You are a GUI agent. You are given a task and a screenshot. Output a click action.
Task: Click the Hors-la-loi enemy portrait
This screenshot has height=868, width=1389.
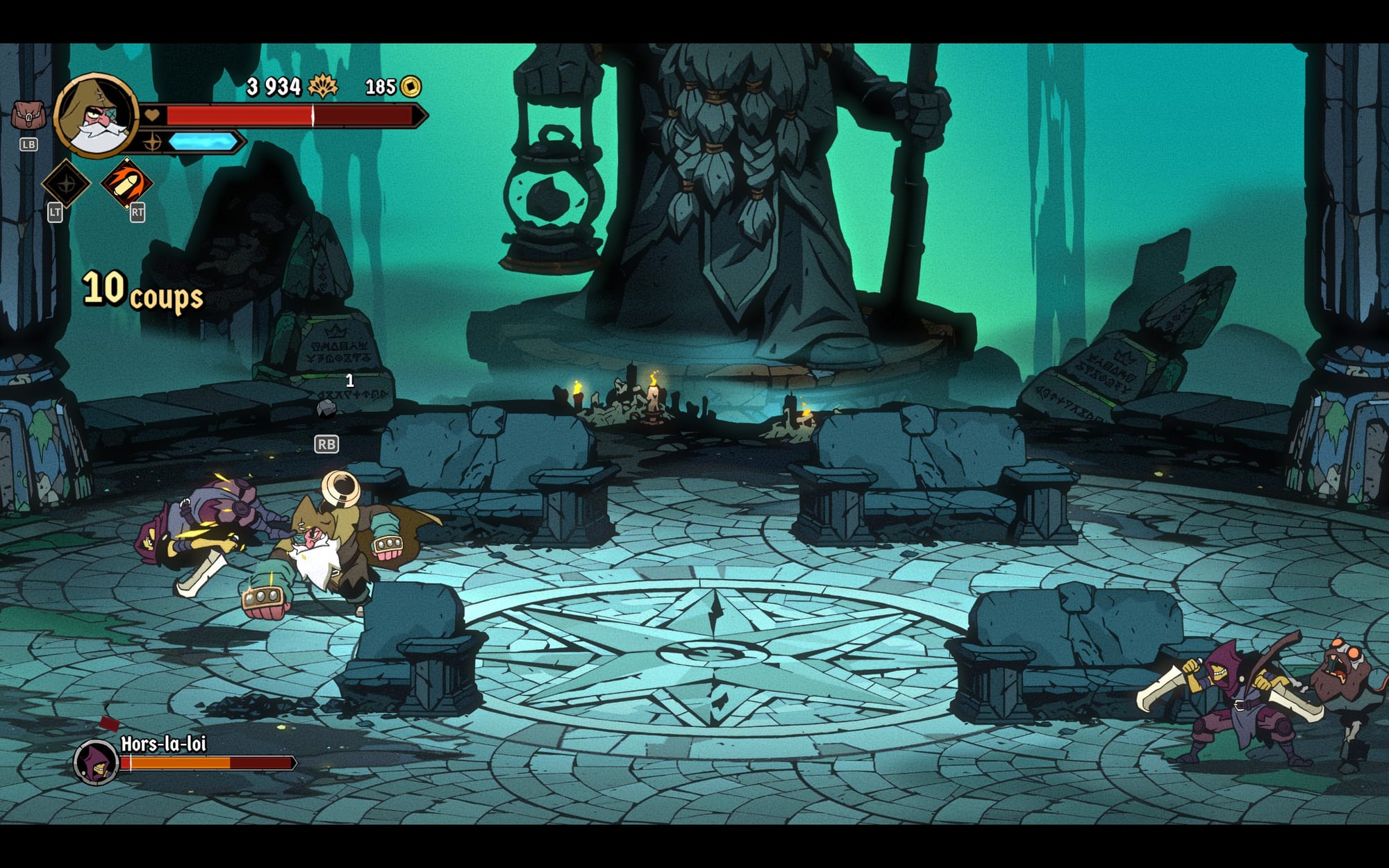(96, 761)
